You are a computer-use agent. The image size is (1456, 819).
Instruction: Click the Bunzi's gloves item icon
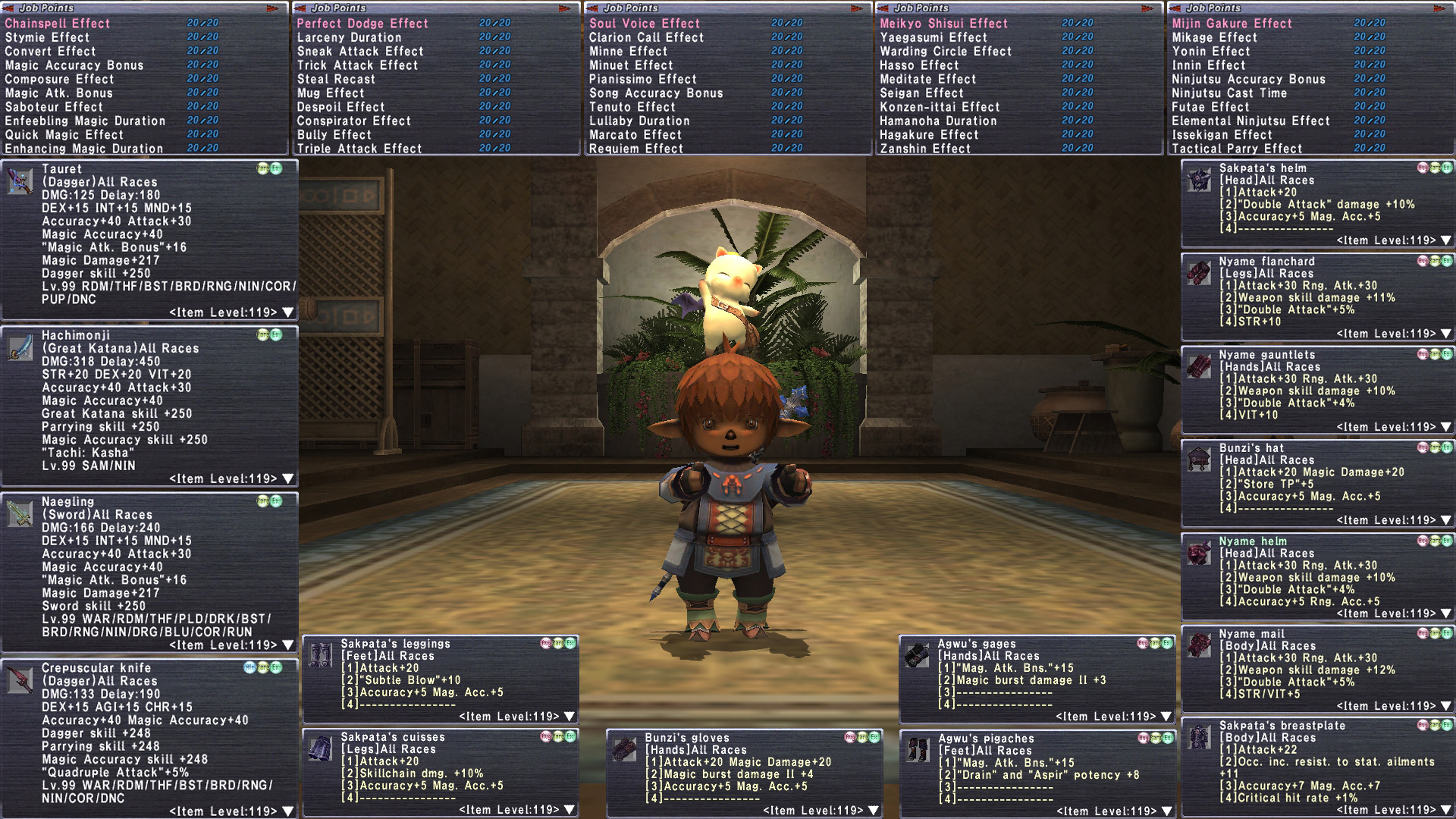point(624,749)
